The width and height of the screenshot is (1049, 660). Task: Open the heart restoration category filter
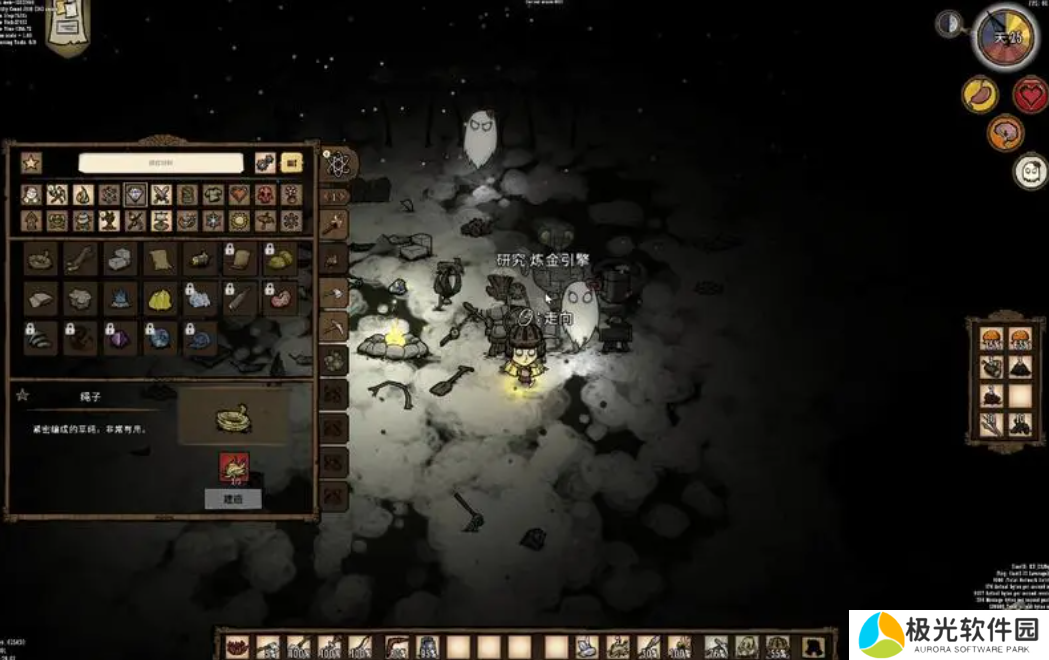click(x=239, y=194)
